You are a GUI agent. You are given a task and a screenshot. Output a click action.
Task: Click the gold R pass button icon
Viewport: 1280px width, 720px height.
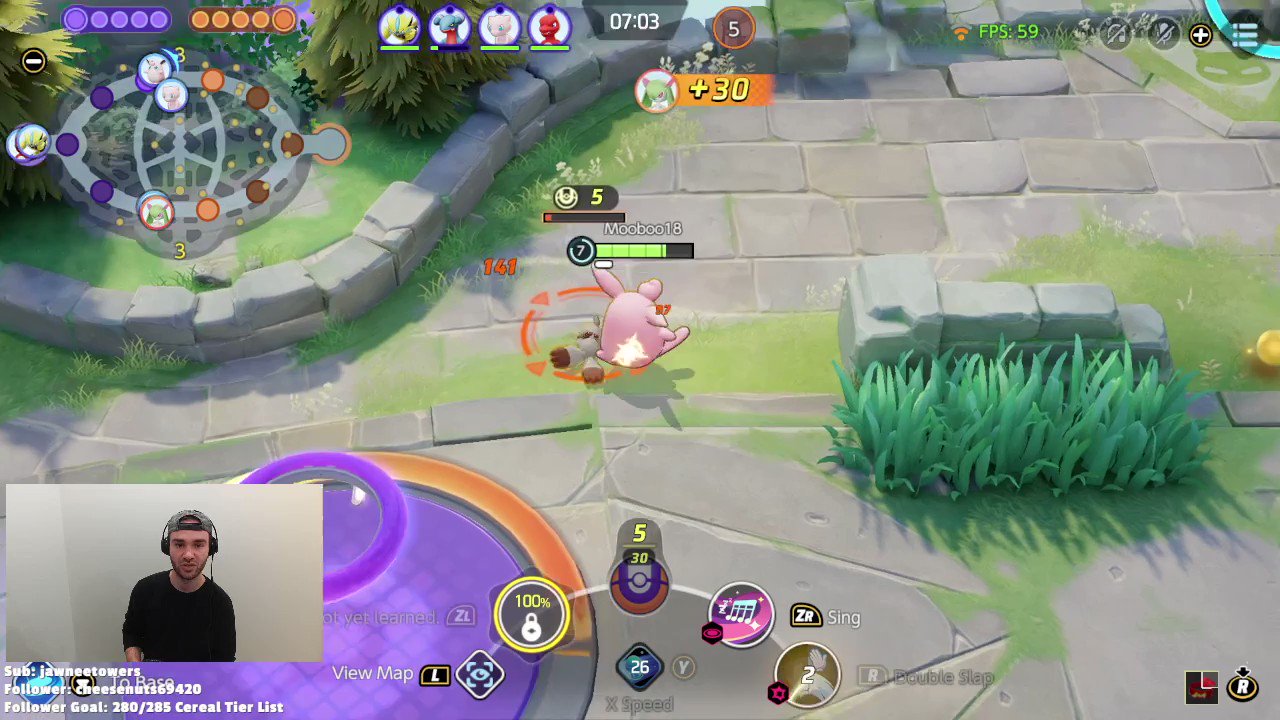1243,687
